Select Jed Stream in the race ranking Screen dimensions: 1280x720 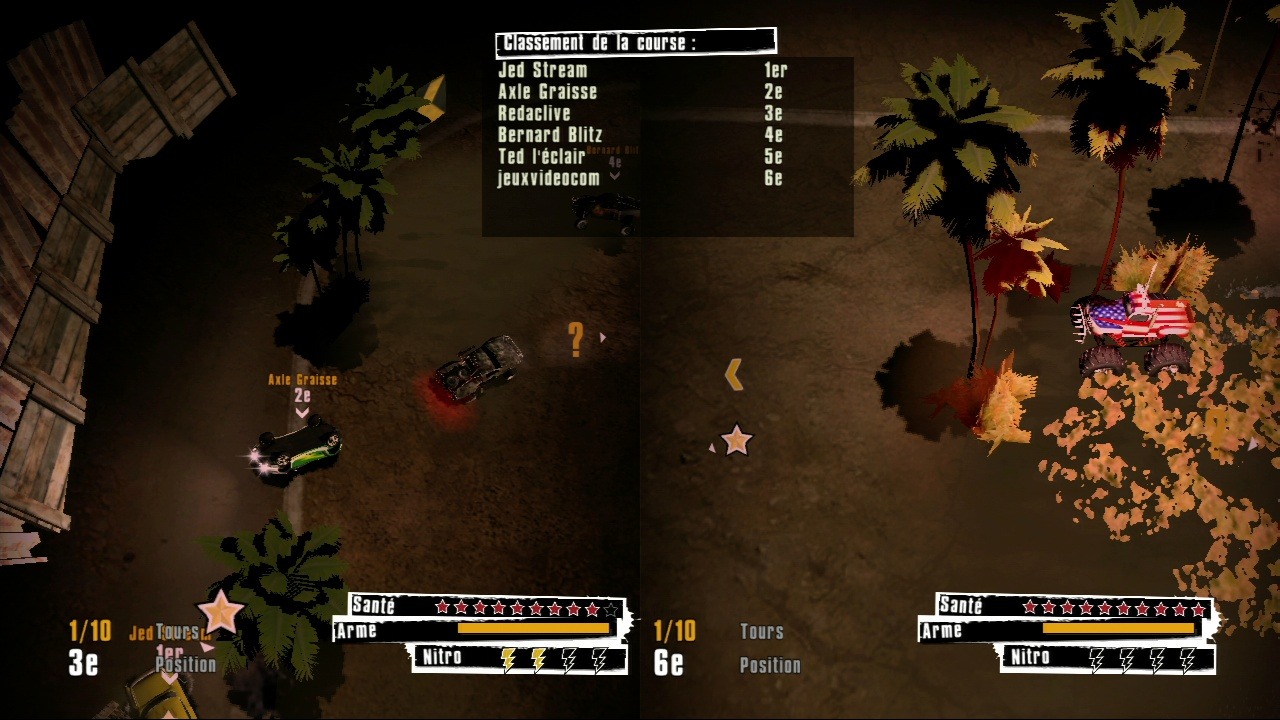point(543,71)
